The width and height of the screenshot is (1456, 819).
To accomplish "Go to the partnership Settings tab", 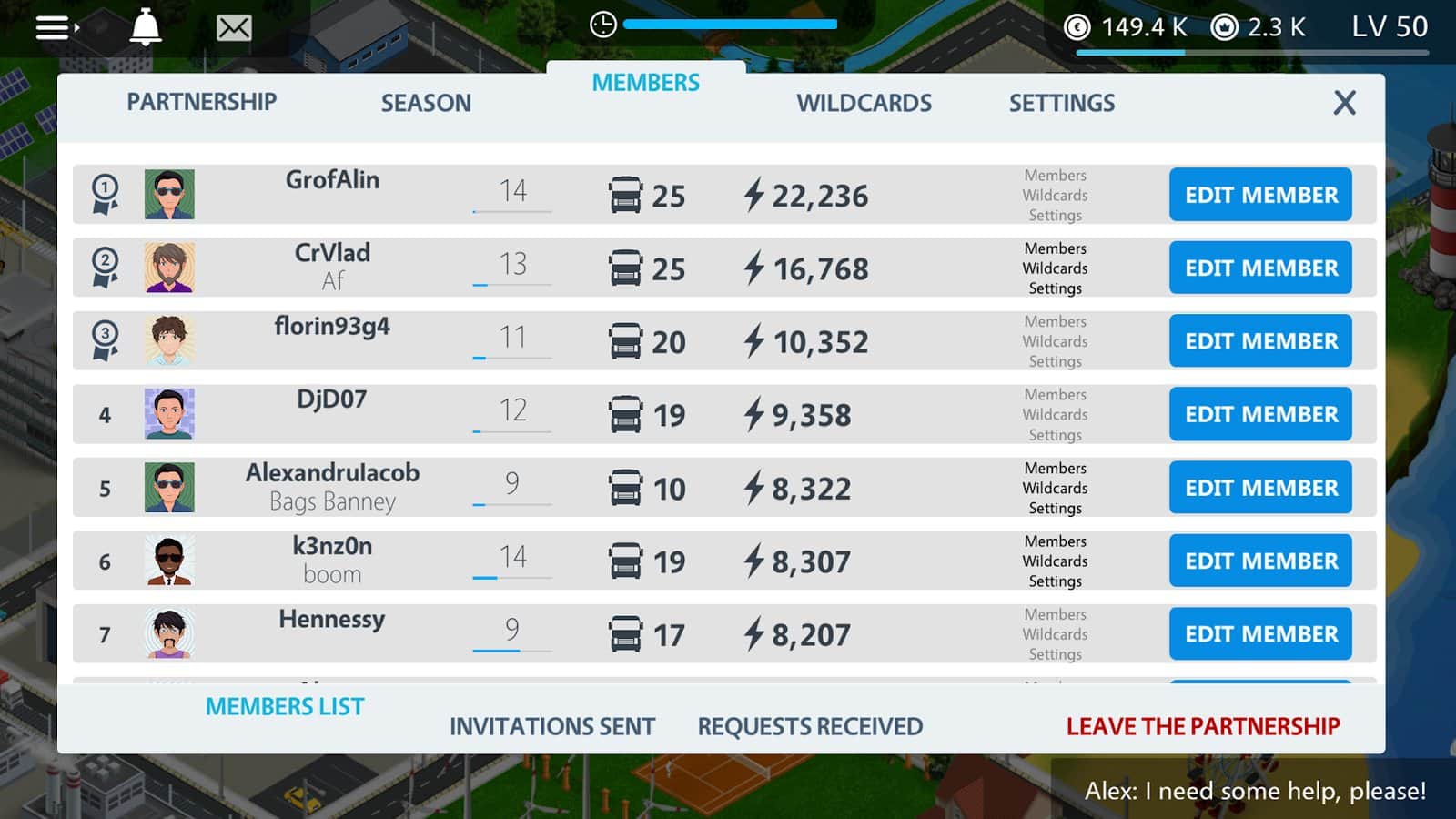I will tap(1061, 103).
